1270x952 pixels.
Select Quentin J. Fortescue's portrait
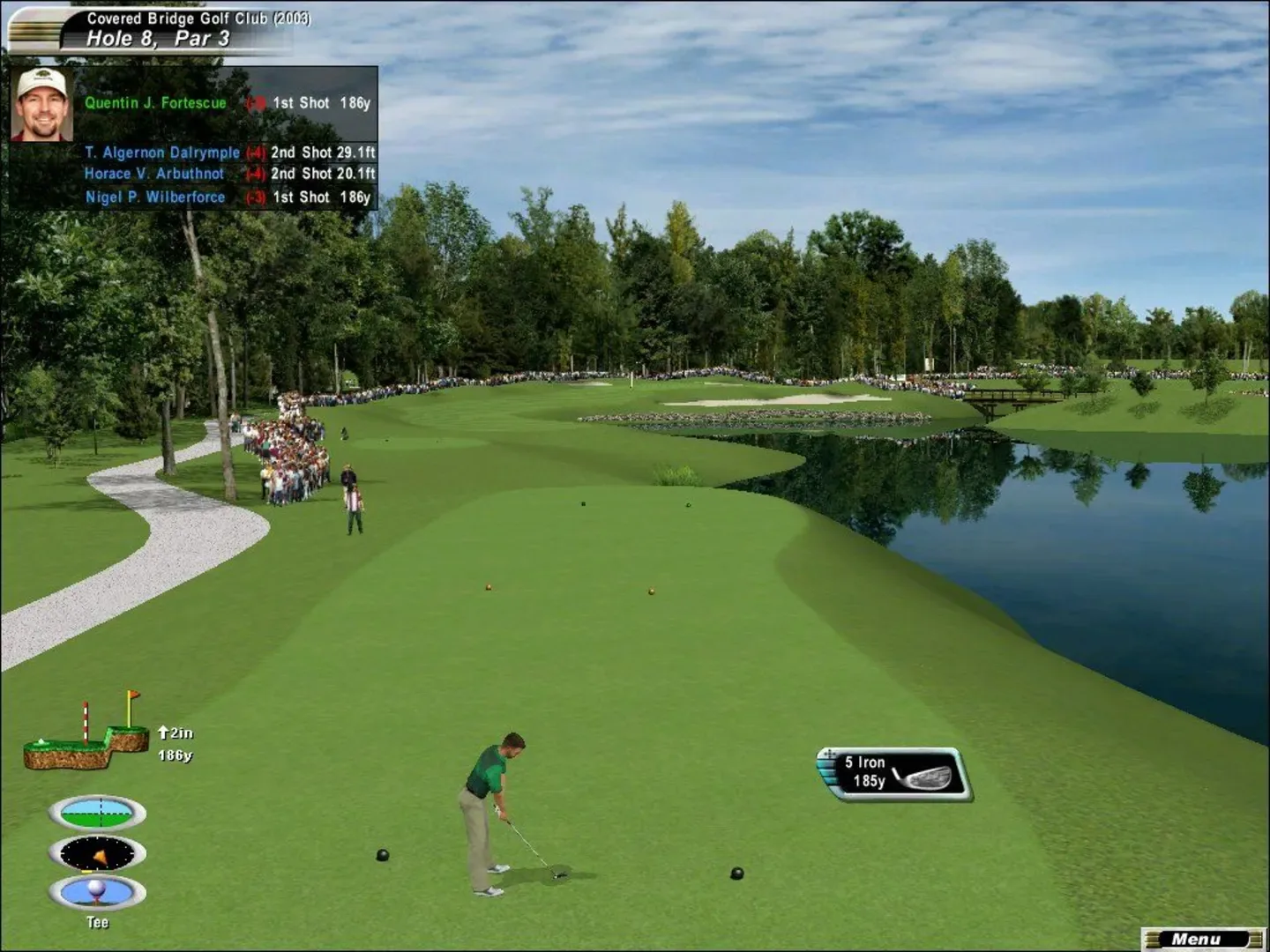click(x=41, y=105)
